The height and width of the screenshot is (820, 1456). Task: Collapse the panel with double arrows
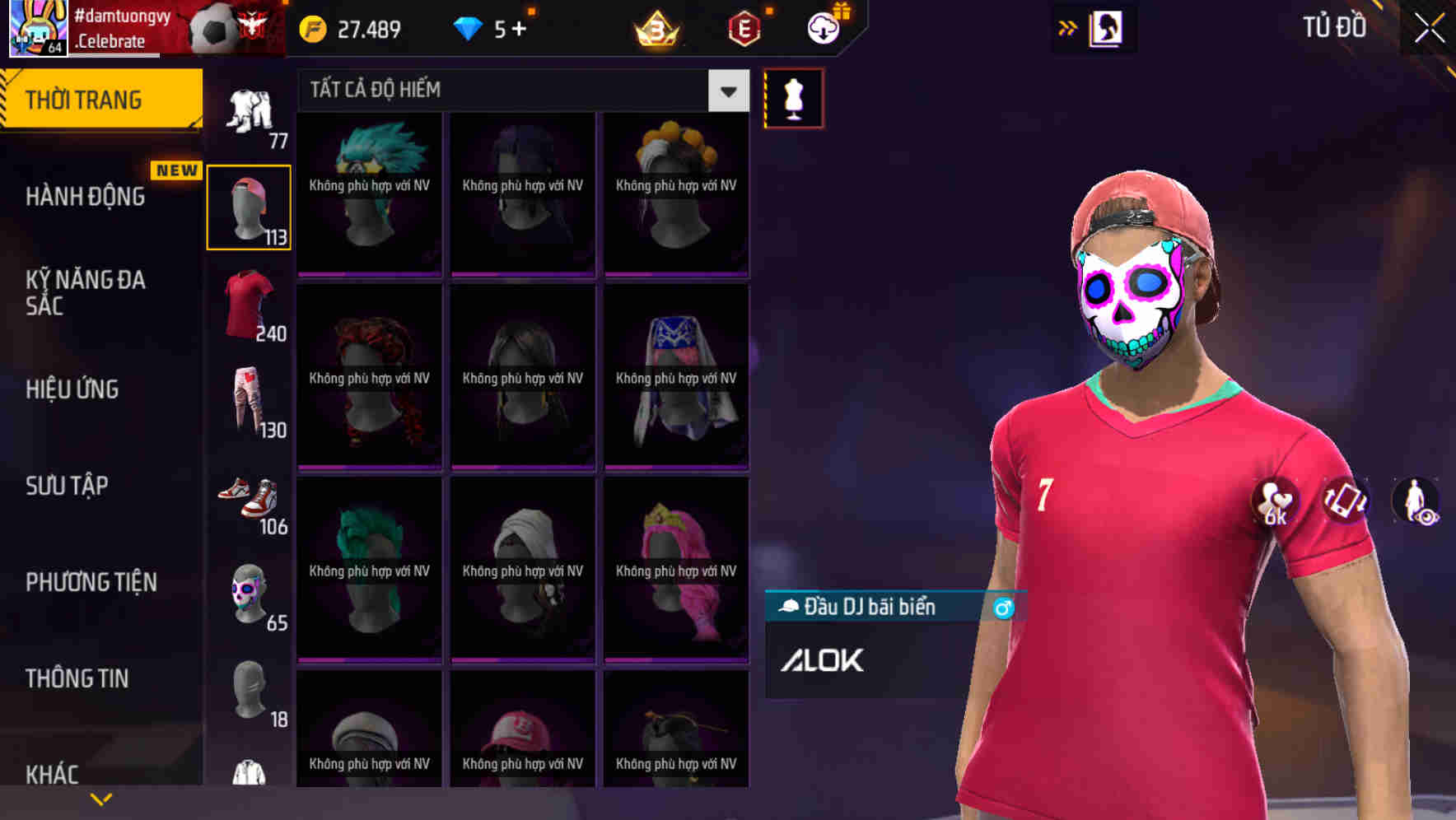pyautogui.click(x=1066, y=27)
